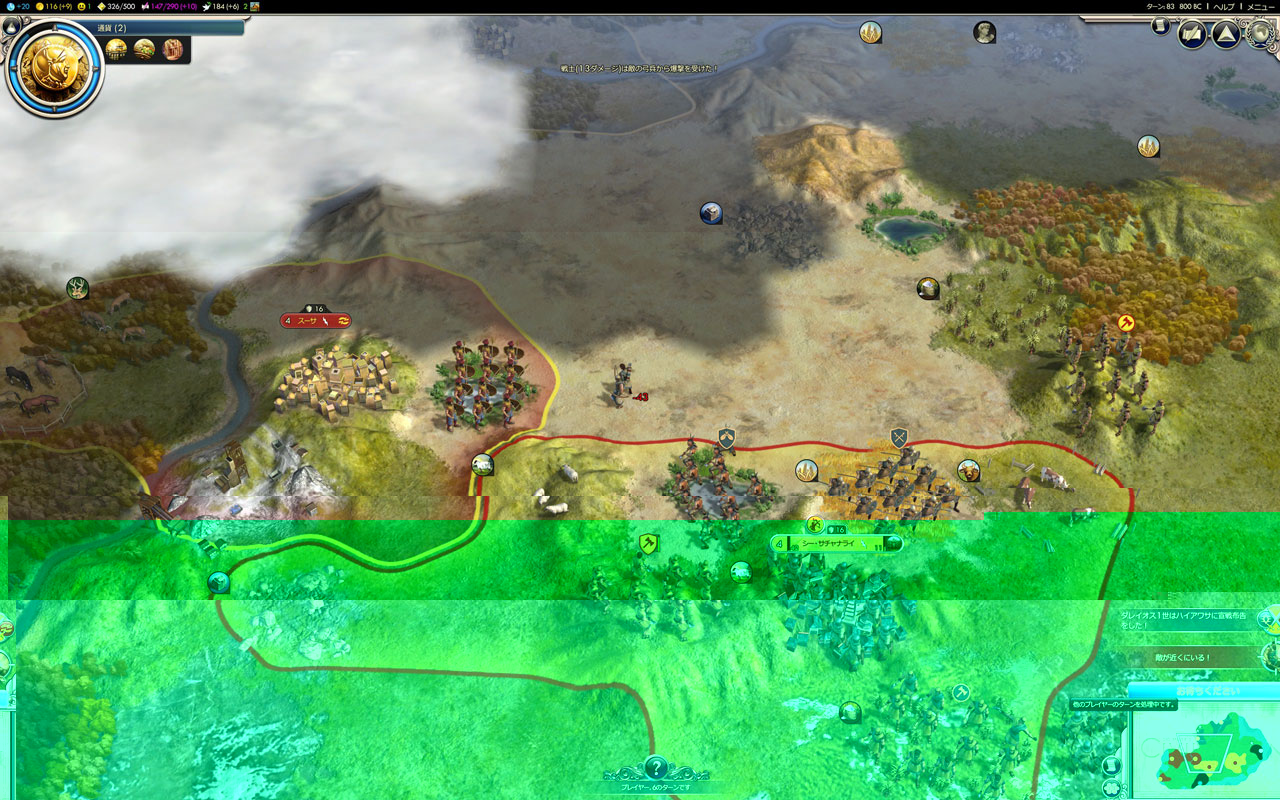
Task: Click the science per turn flask icon
Action: [10, 6]
